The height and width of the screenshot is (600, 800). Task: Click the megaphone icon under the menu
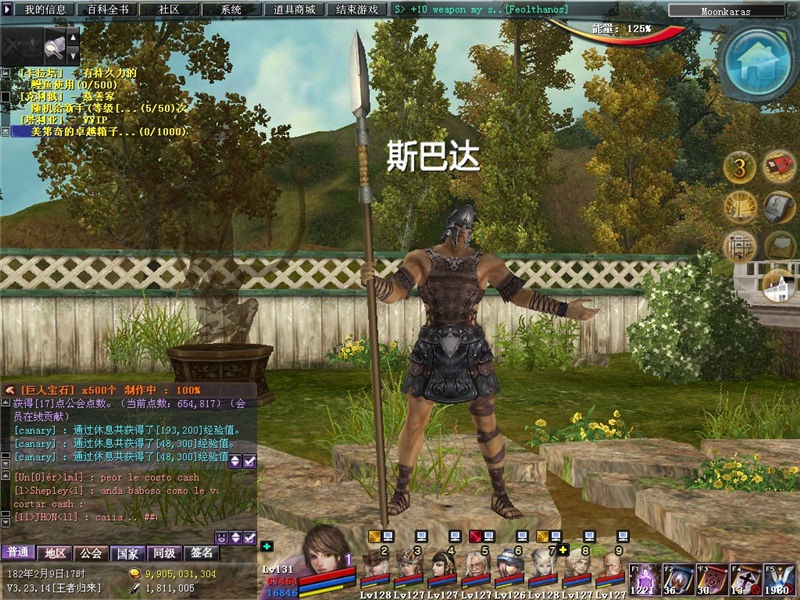click(x=57, y=45)
